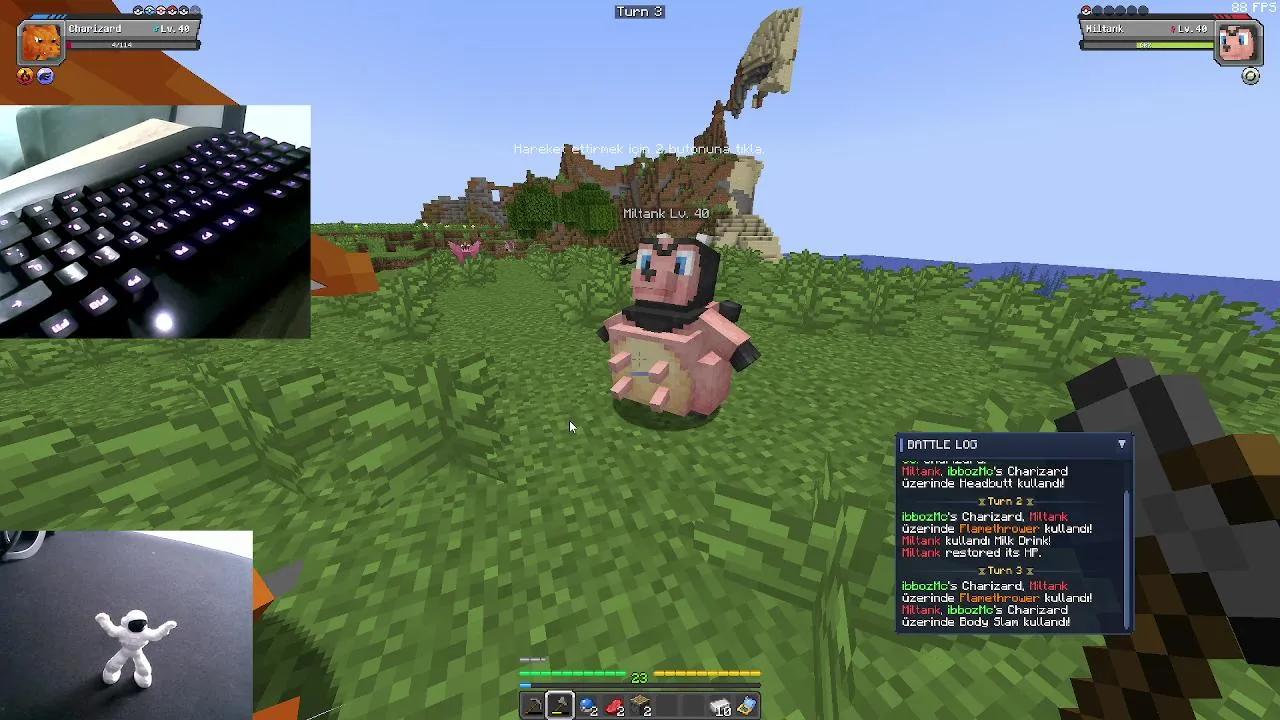Screen dimensions: 1280x720
Task: Click the Turn 3 label at the top
Action: [x=639, y=11]
